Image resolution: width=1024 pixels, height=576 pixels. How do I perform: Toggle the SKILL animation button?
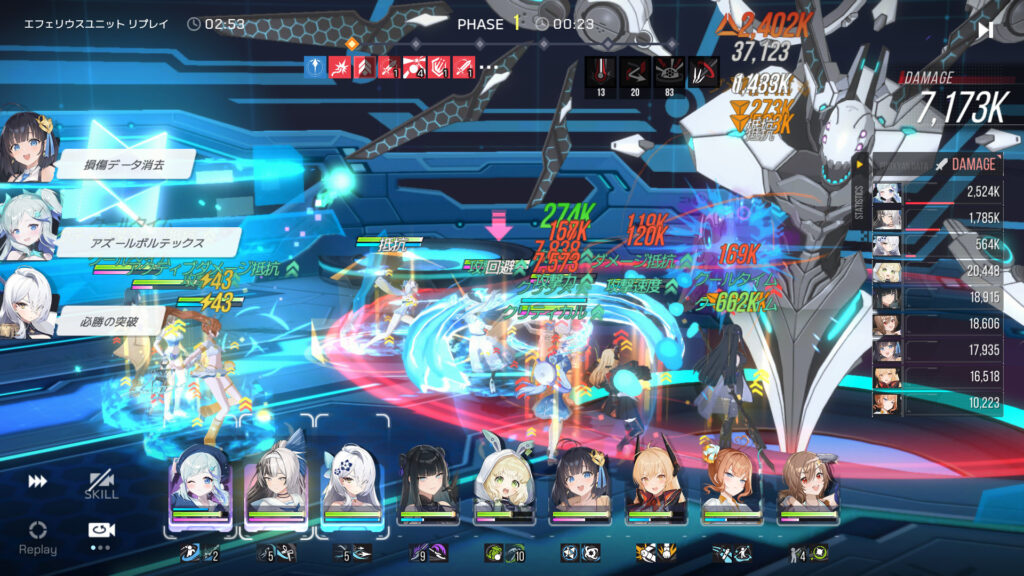coord(100,485)
